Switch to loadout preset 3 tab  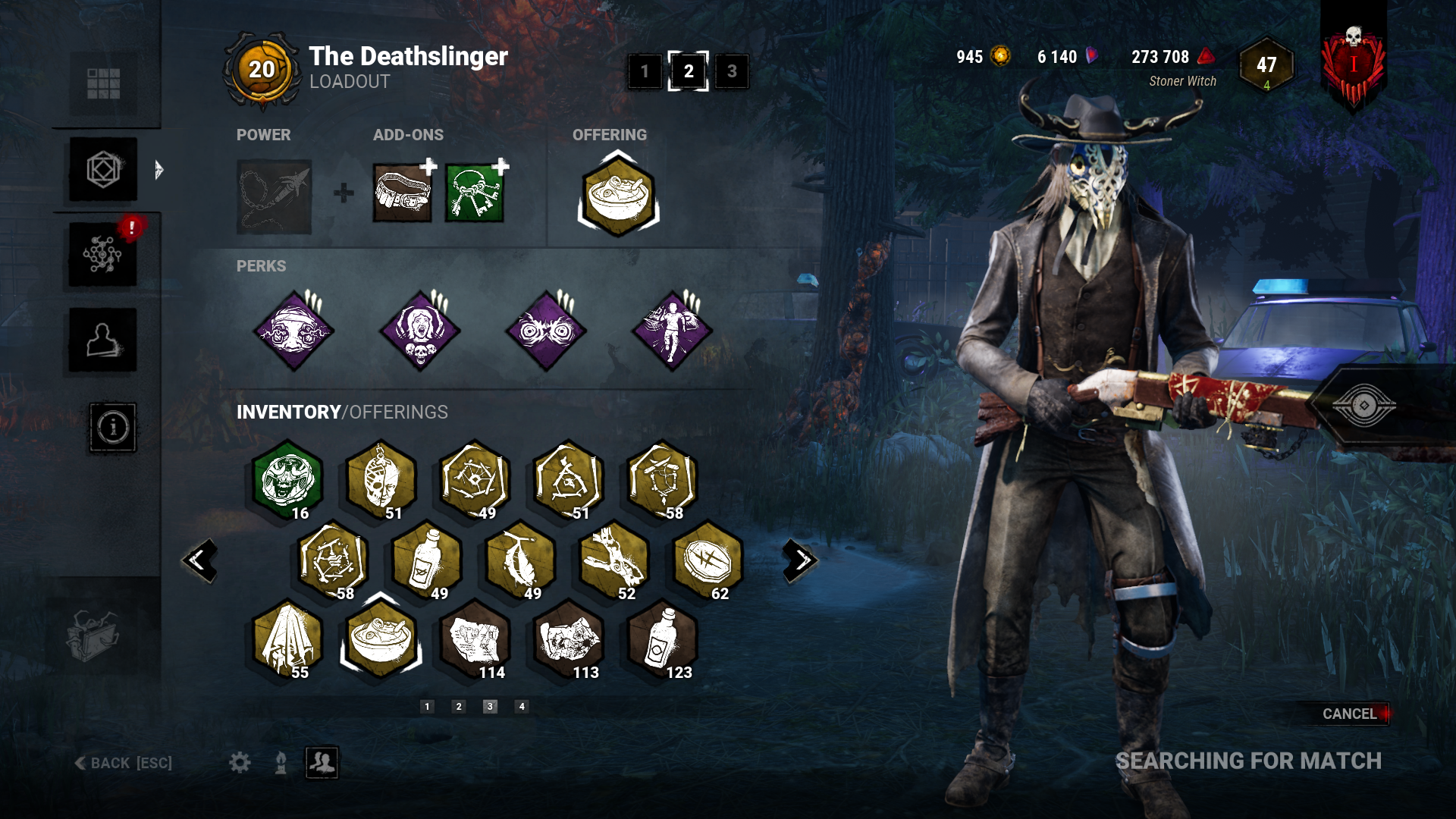[x=730, y=73]
